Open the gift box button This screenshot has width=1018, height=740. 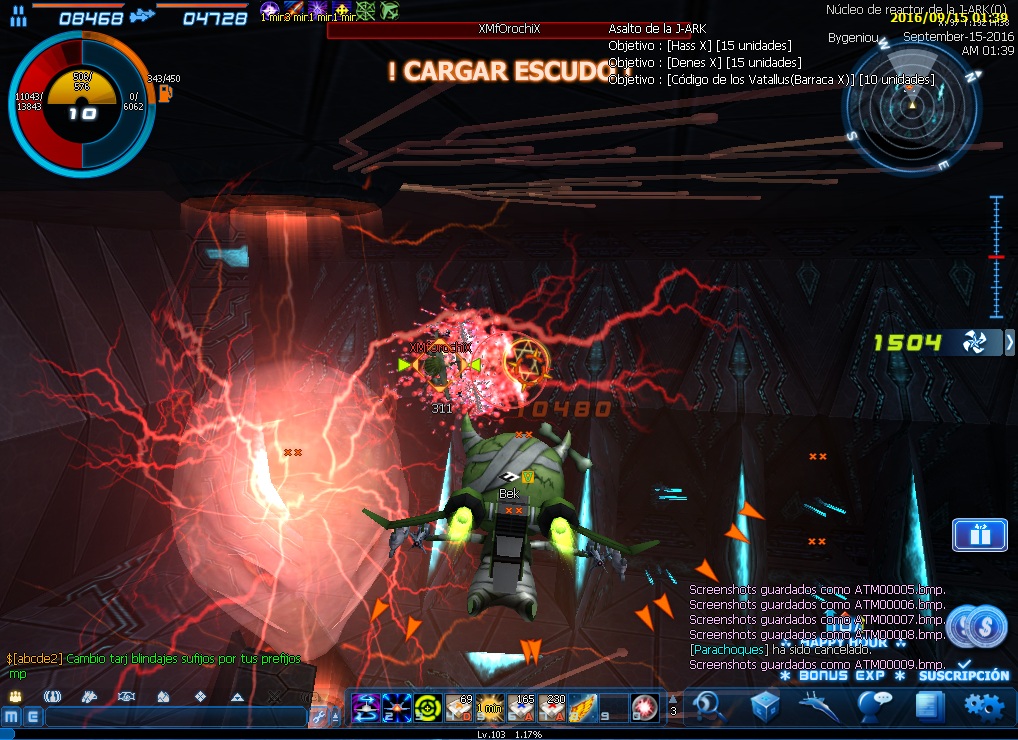(x=979, y=535)
